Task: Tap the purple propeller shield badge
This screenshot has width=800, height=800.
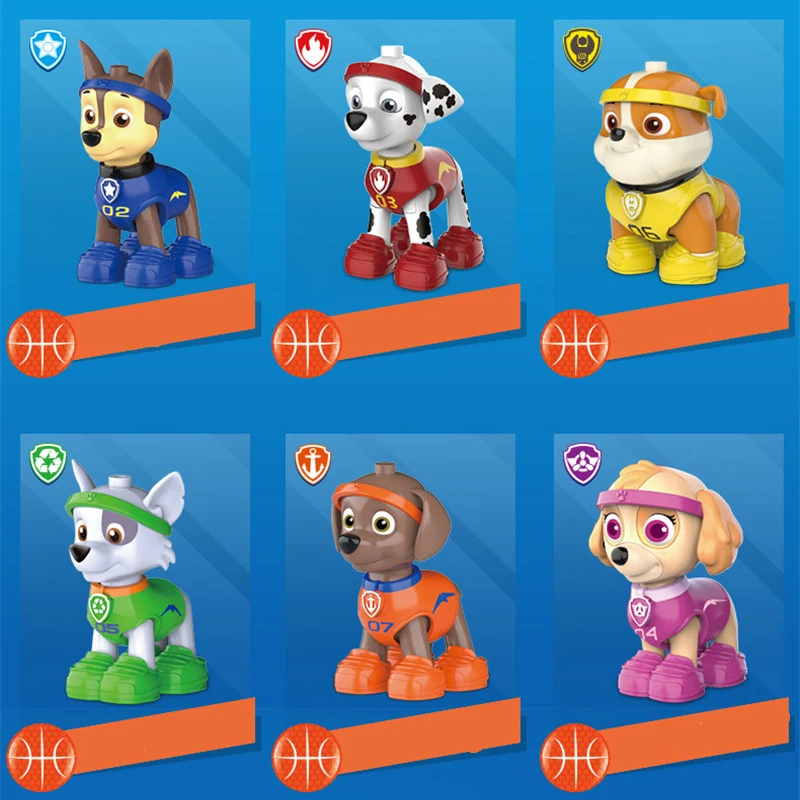Action: (579, 463)
